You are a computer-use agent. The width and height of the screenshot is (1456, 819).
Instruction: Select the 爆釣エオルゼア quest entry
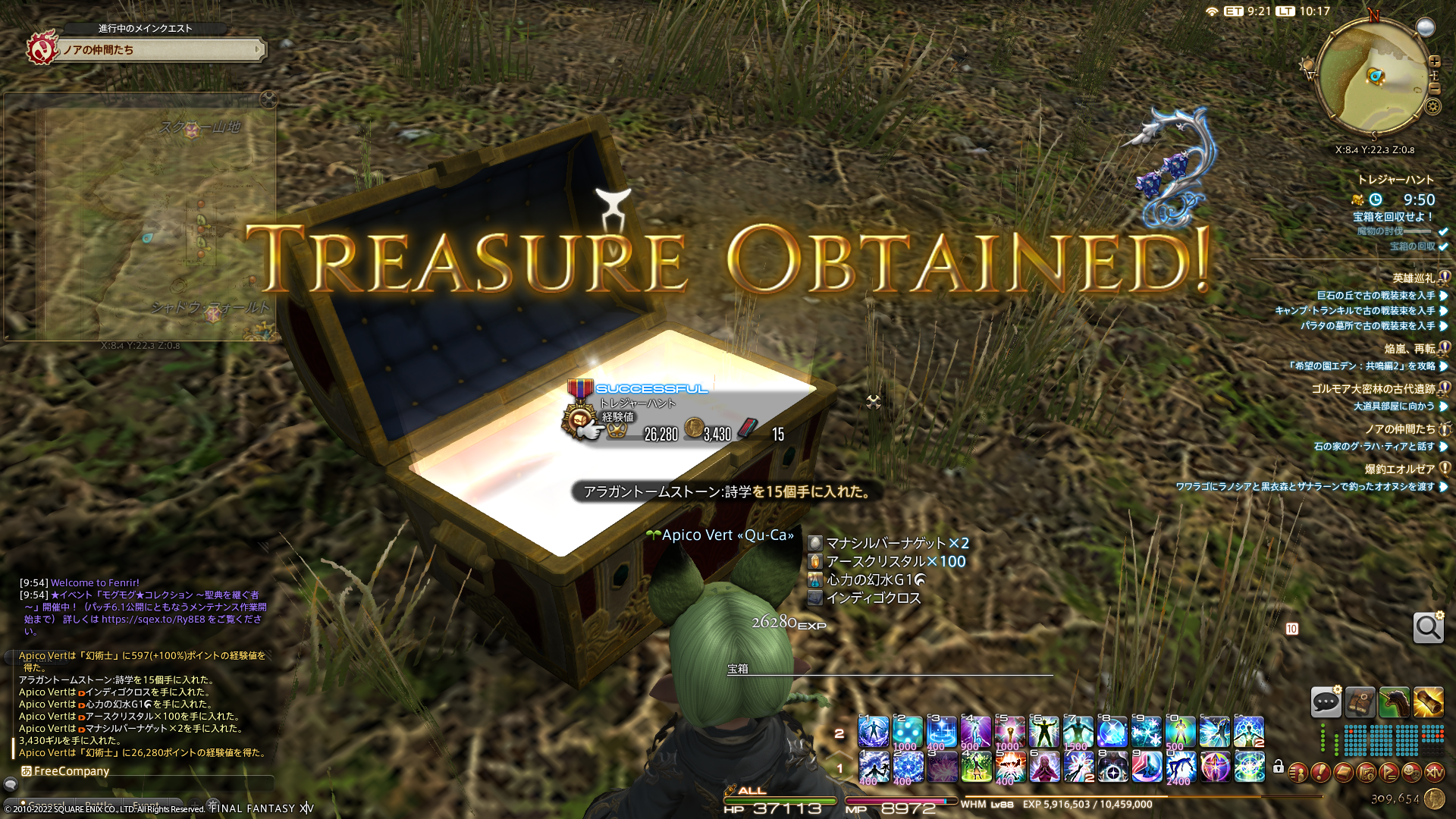1399,469
